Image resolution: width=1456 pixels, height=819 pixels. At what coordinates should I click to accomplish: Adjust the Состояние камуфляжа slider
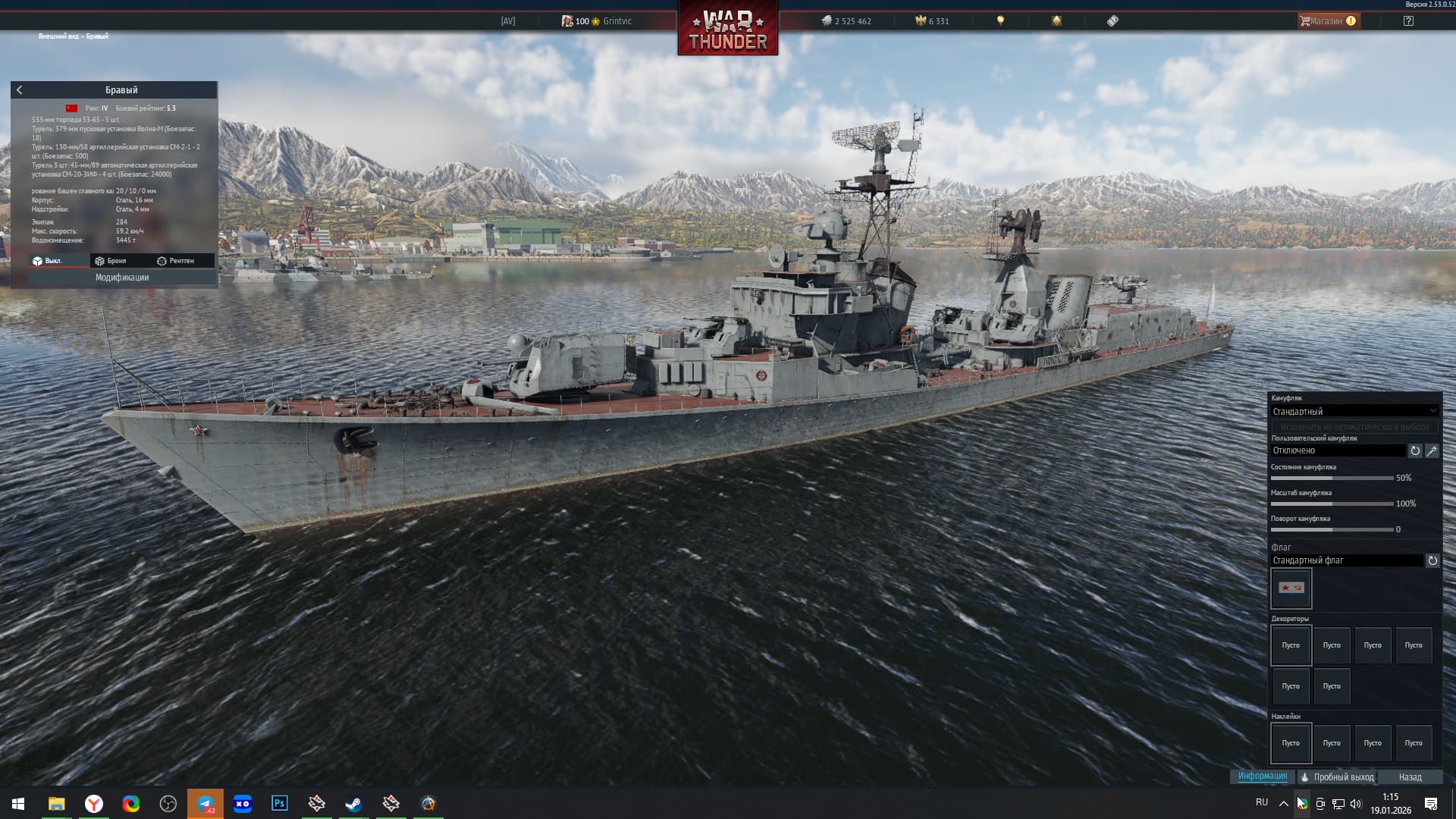pyautogui.click(x=1332, y=479)
